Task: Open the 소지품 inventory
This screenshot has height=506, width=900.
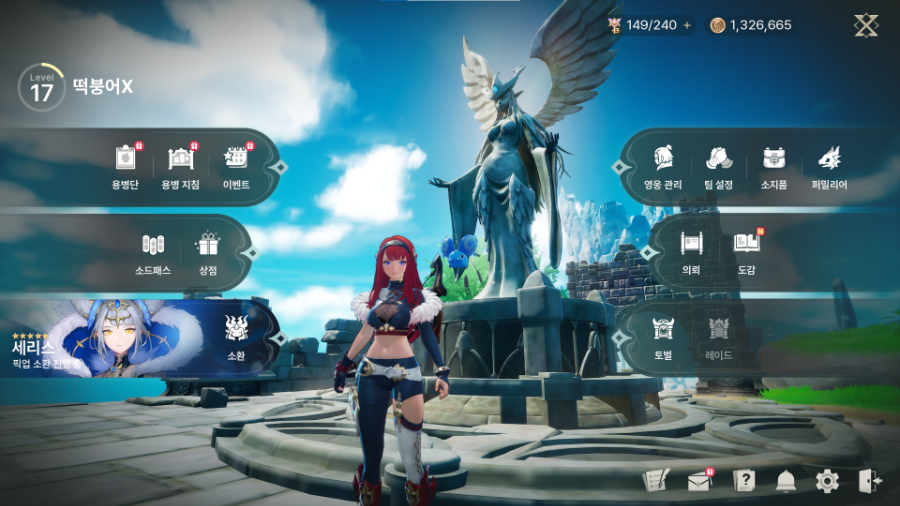Action: pos(774,165)
